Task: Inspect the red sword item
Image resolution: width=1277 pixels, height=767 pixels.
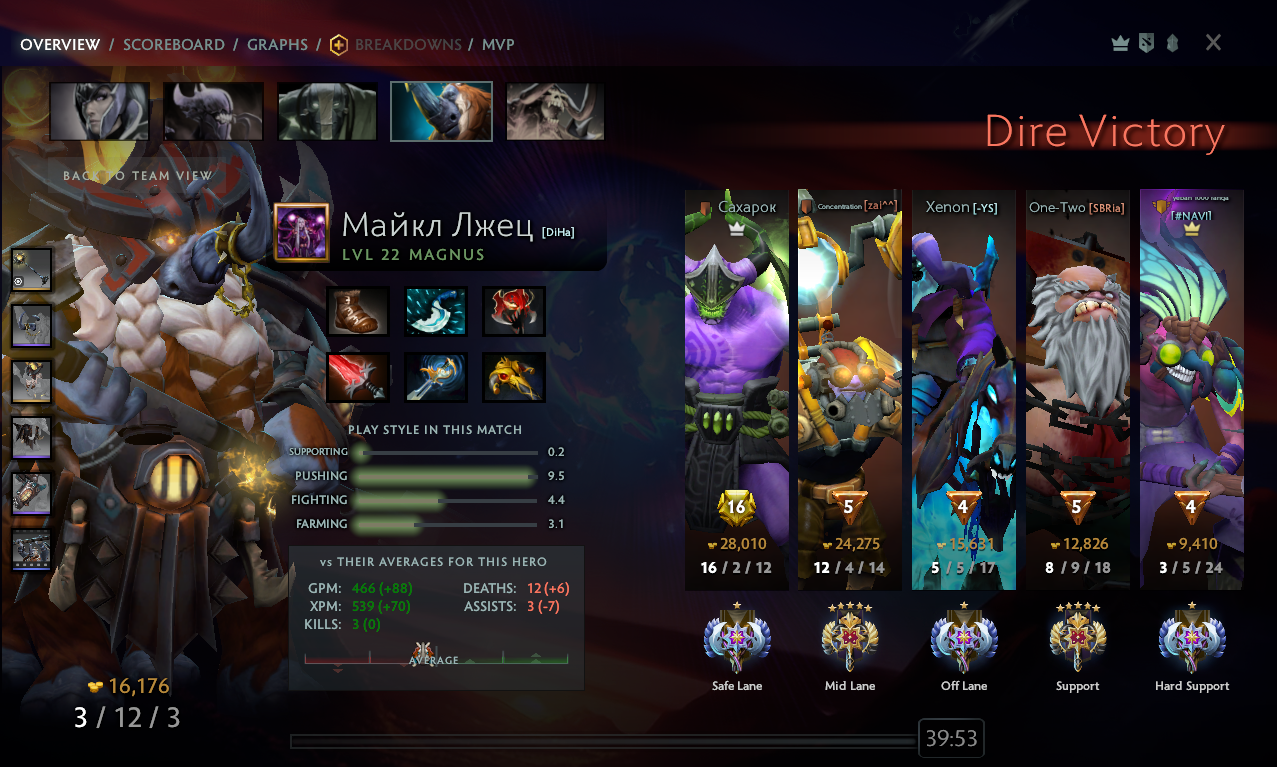Action: 358,377
